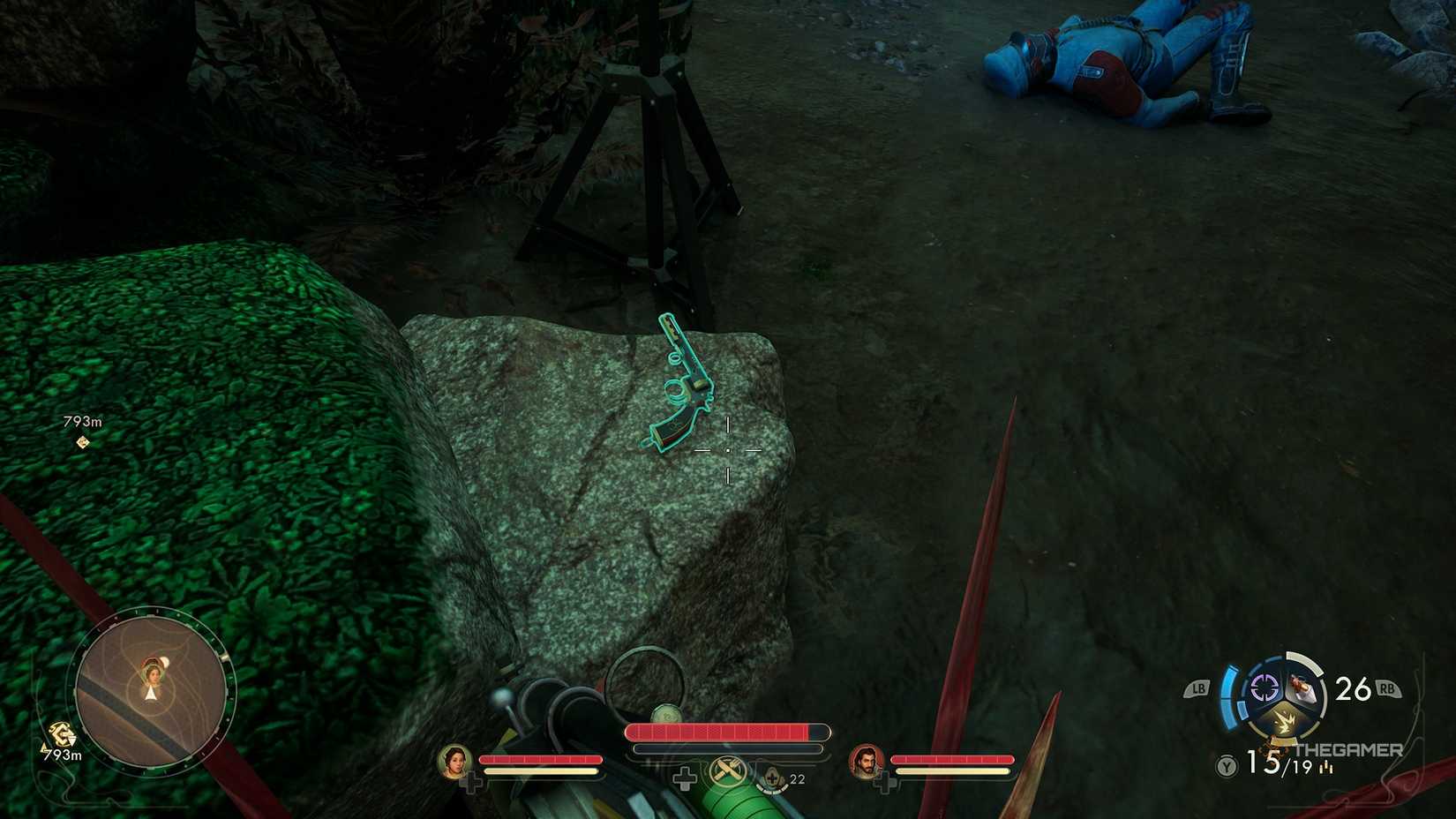Select the bearded male companion portrait
Viewport: 1456px width, 819px height.
867,763
